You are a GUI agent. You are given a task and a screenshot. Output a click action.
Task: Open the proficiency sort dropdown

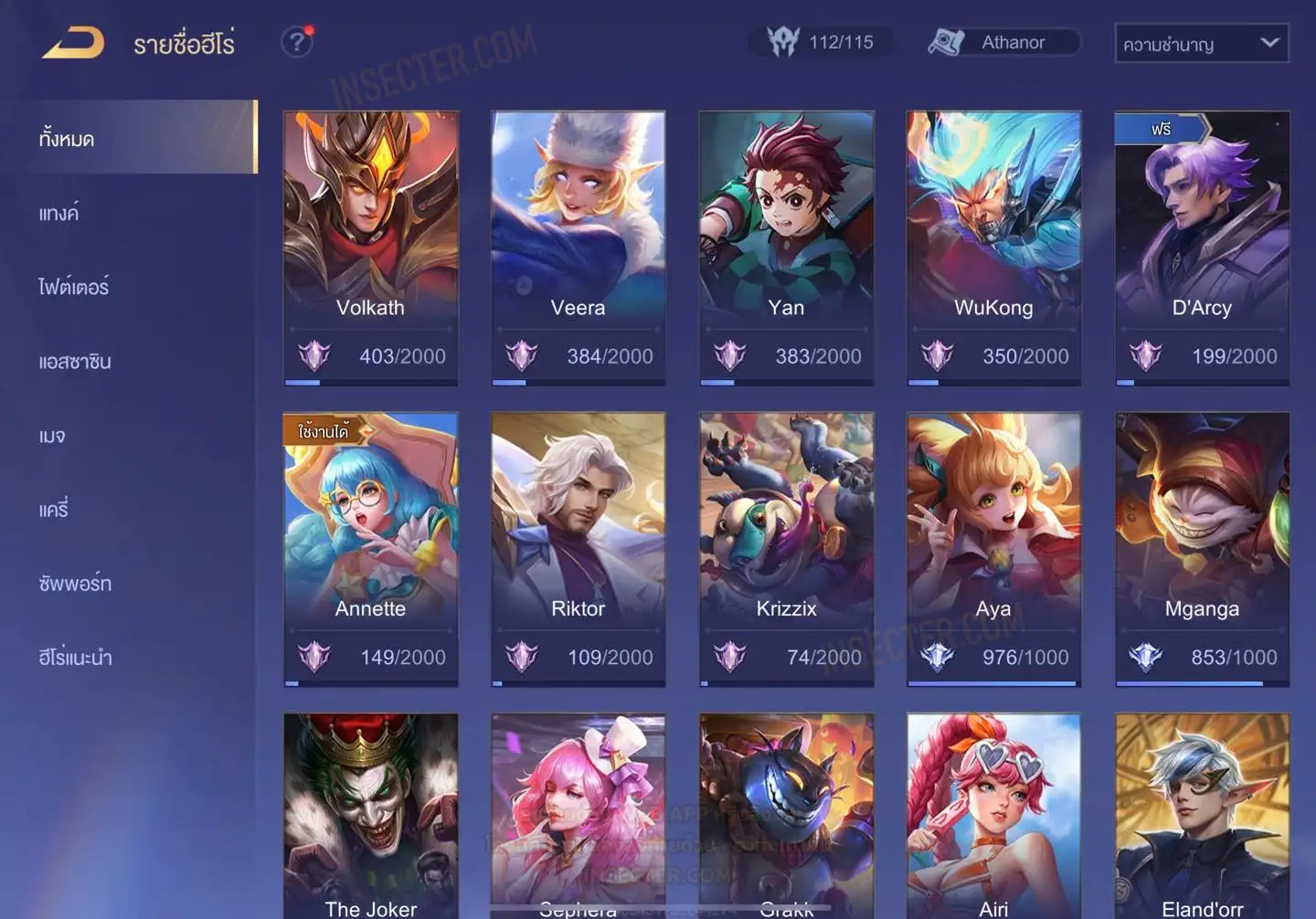pyautogui.click(x=1201, y=43)
